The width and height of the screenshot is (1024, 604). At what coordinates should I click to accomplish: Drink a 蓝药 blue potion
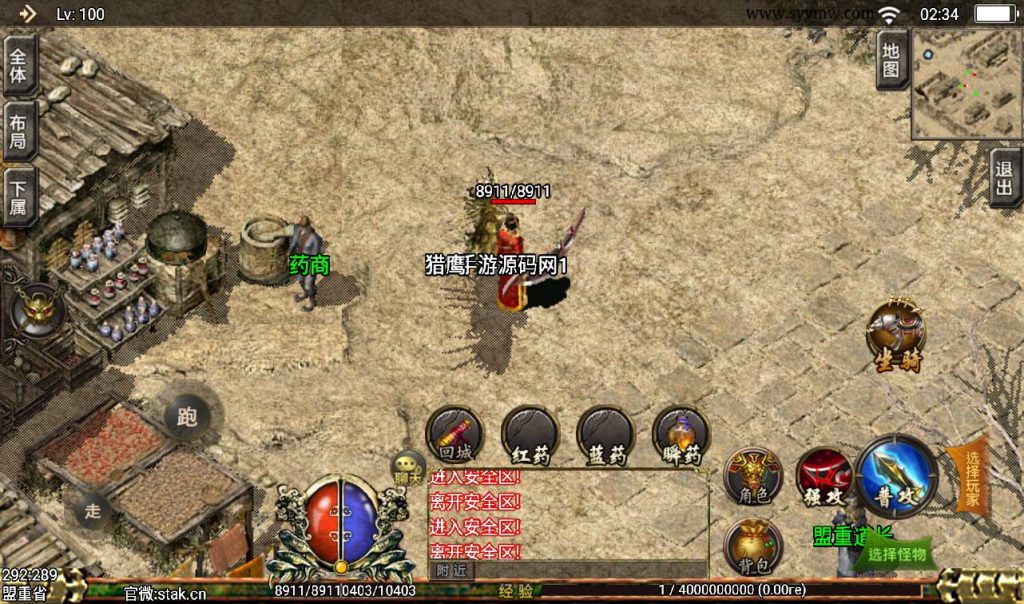pyautogui.click(x=605, y=435)
